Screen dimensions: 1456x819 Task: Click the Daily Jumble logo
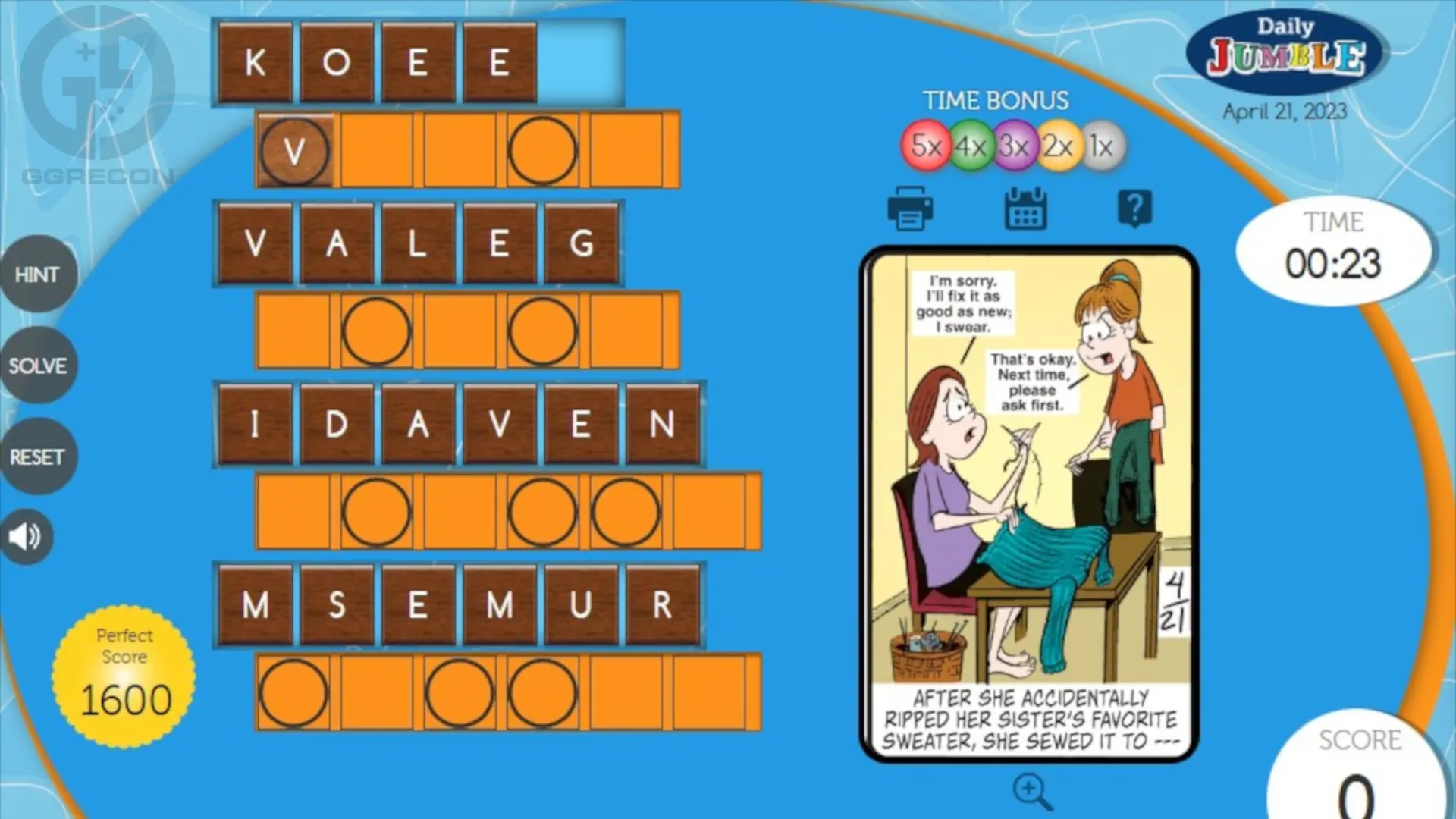(x=1286, y=50)
